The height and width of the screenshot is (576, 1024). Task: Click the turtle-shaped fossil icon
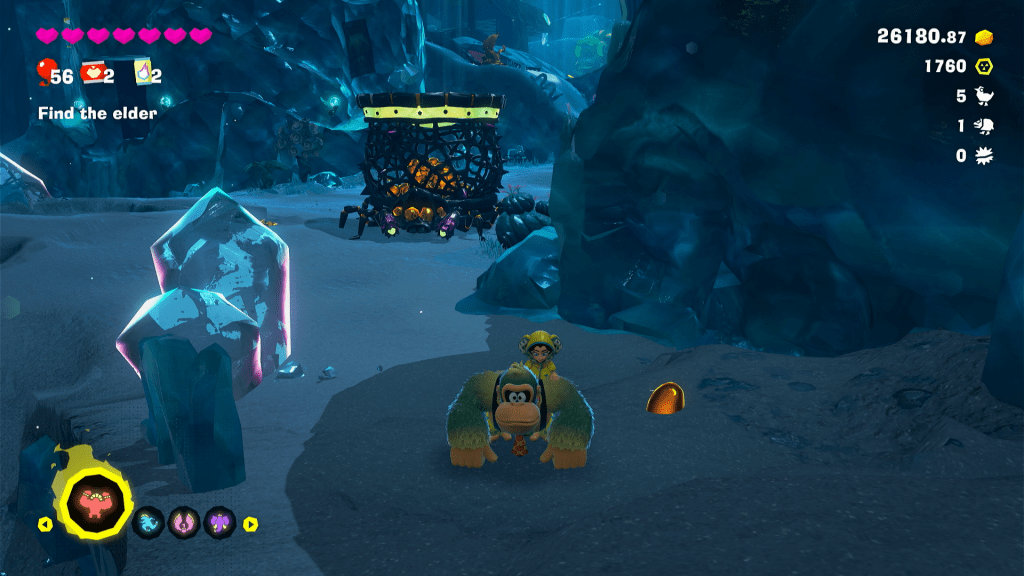pyautogui.click(x=985, y=126)
